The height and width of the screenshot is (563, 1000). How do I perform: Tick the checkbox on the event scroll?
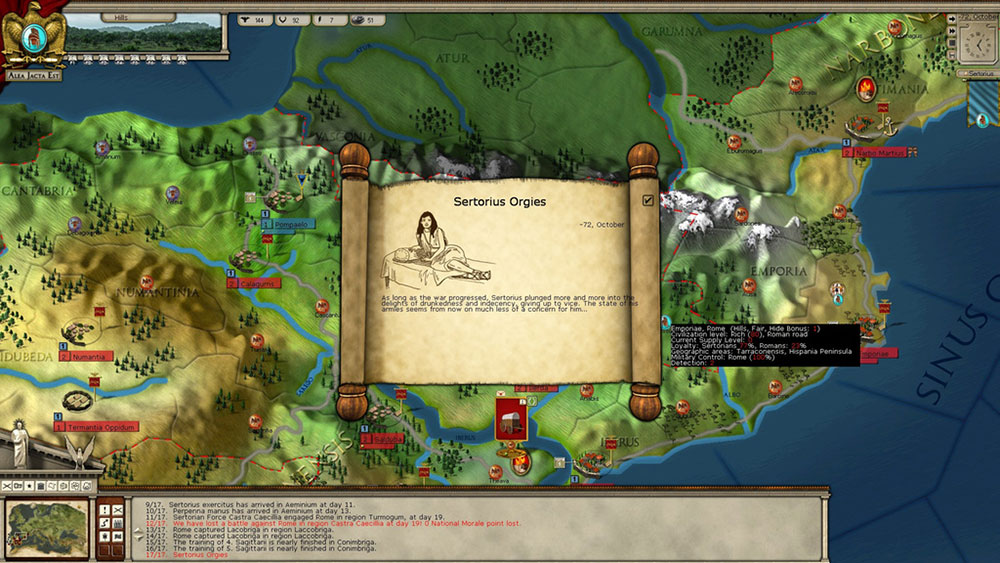coord(648,201)
